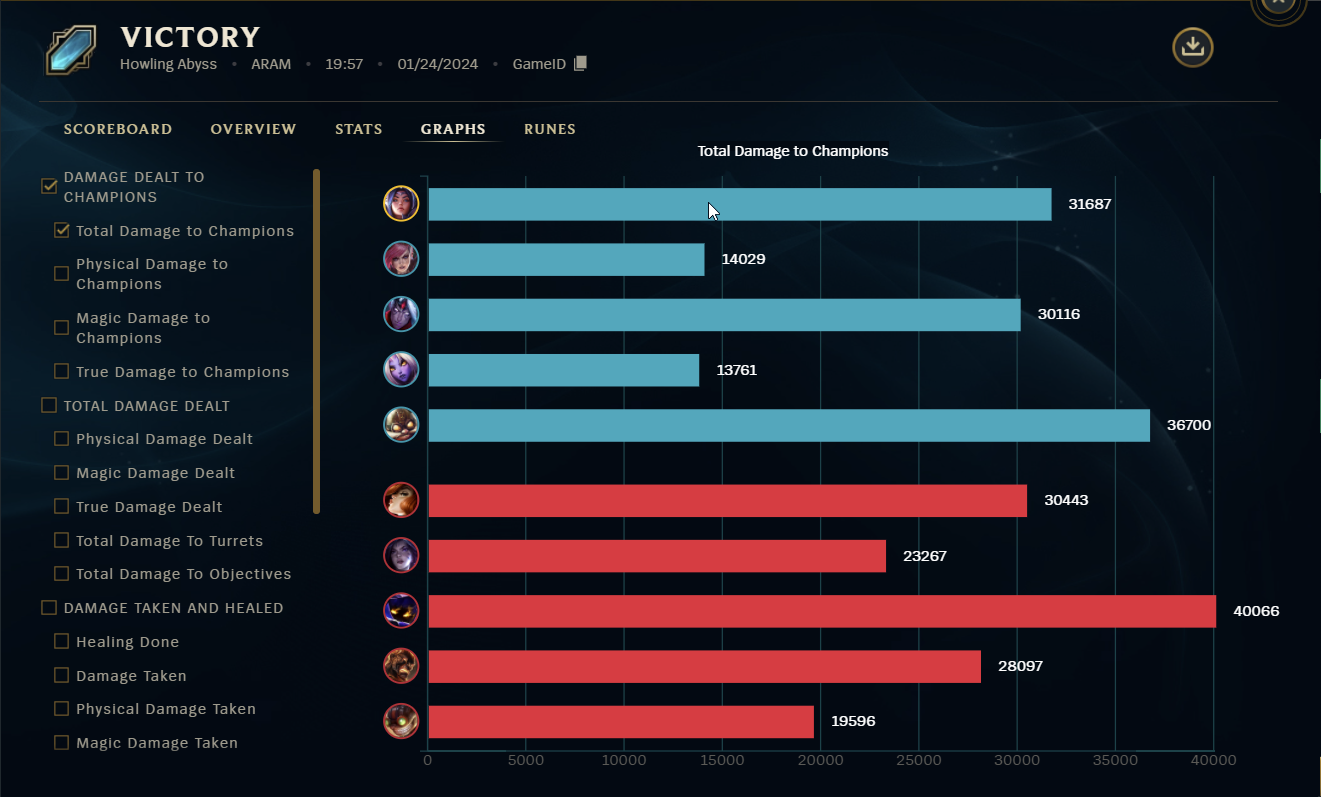Click the champion icon beside the 36700 bar
The image size is (1321, 797).
tap(400, 424)
